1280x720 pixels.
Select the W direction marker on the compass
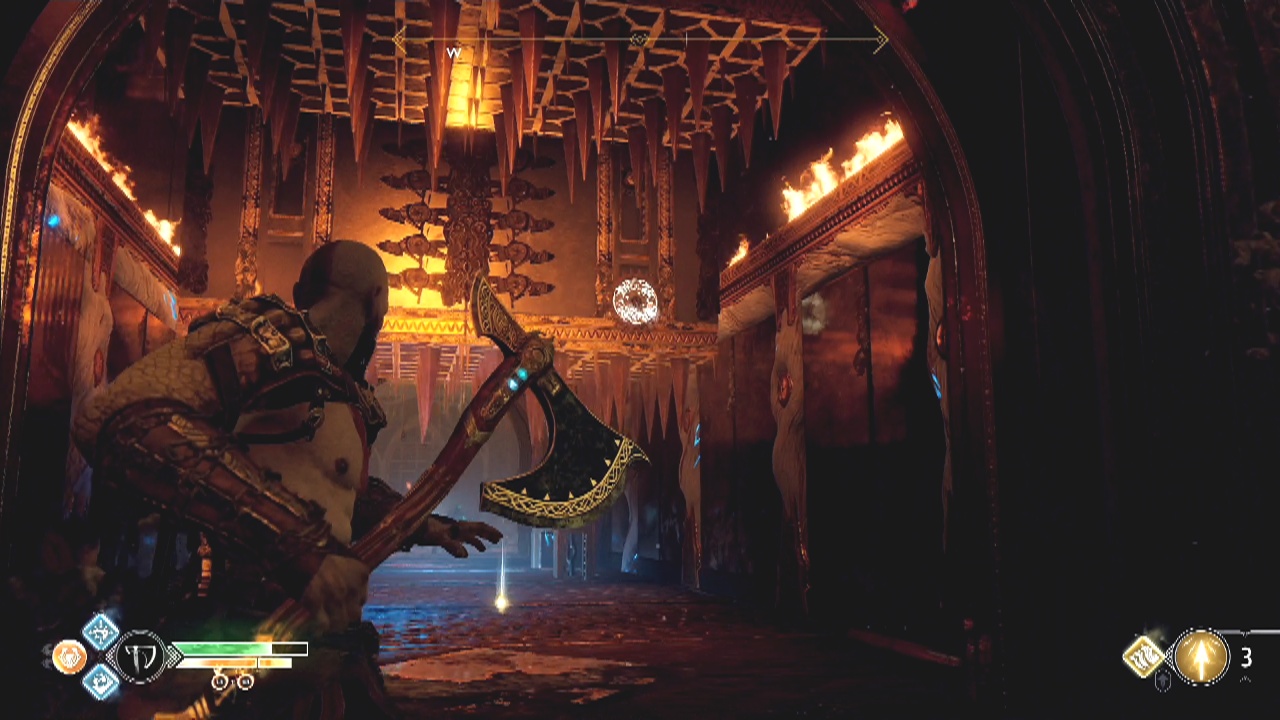453,53
